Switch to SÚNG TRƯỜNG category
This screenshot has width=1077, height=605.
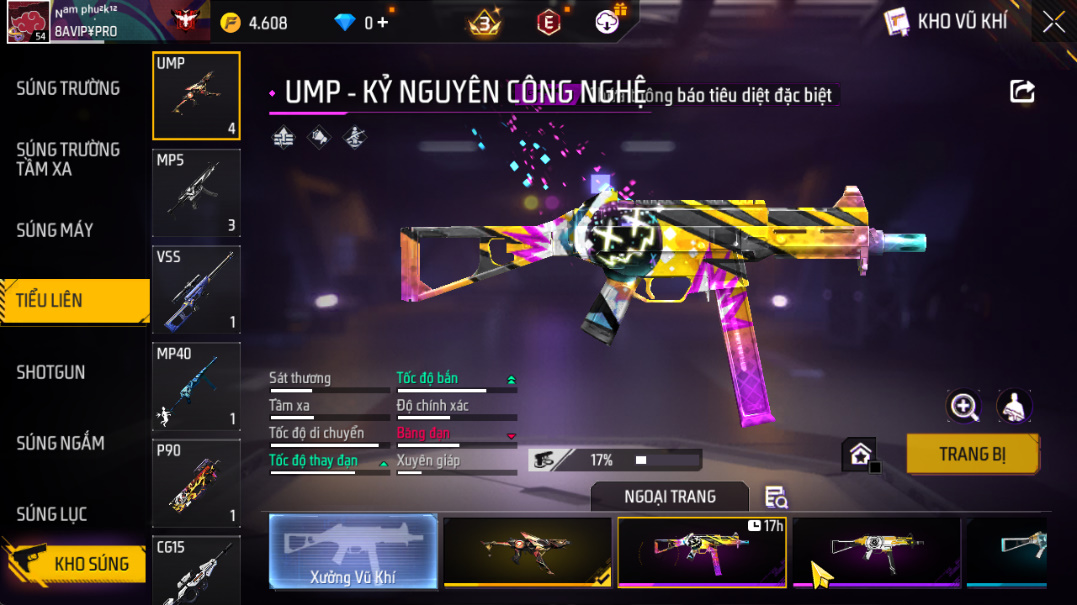coord(68,89)
